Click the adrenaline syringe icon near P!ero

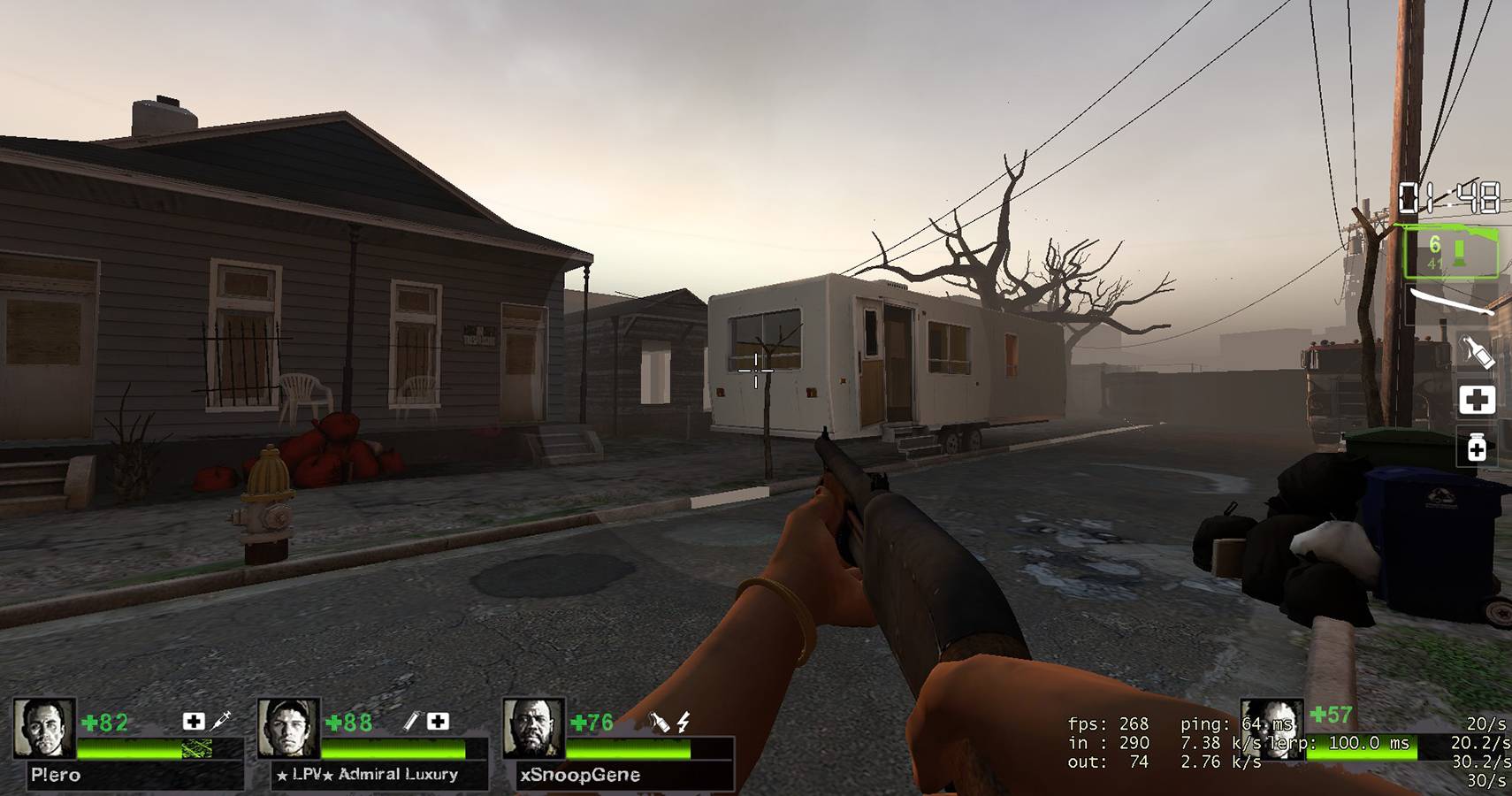[221, 722]
